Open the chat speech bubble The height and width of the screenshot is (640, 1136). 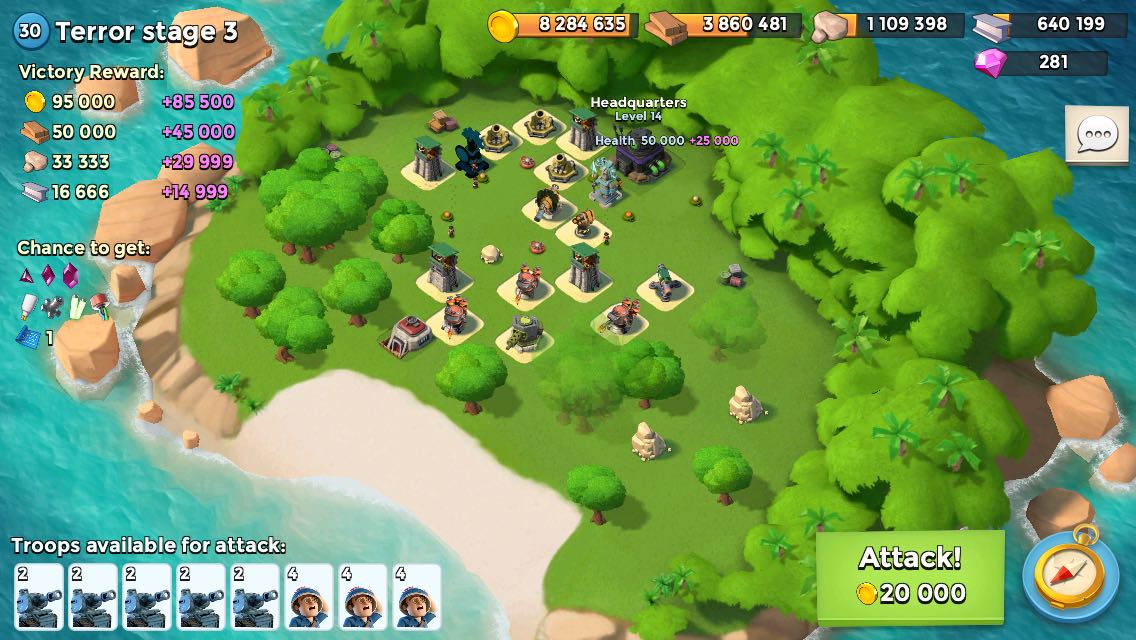(1096, 135)
